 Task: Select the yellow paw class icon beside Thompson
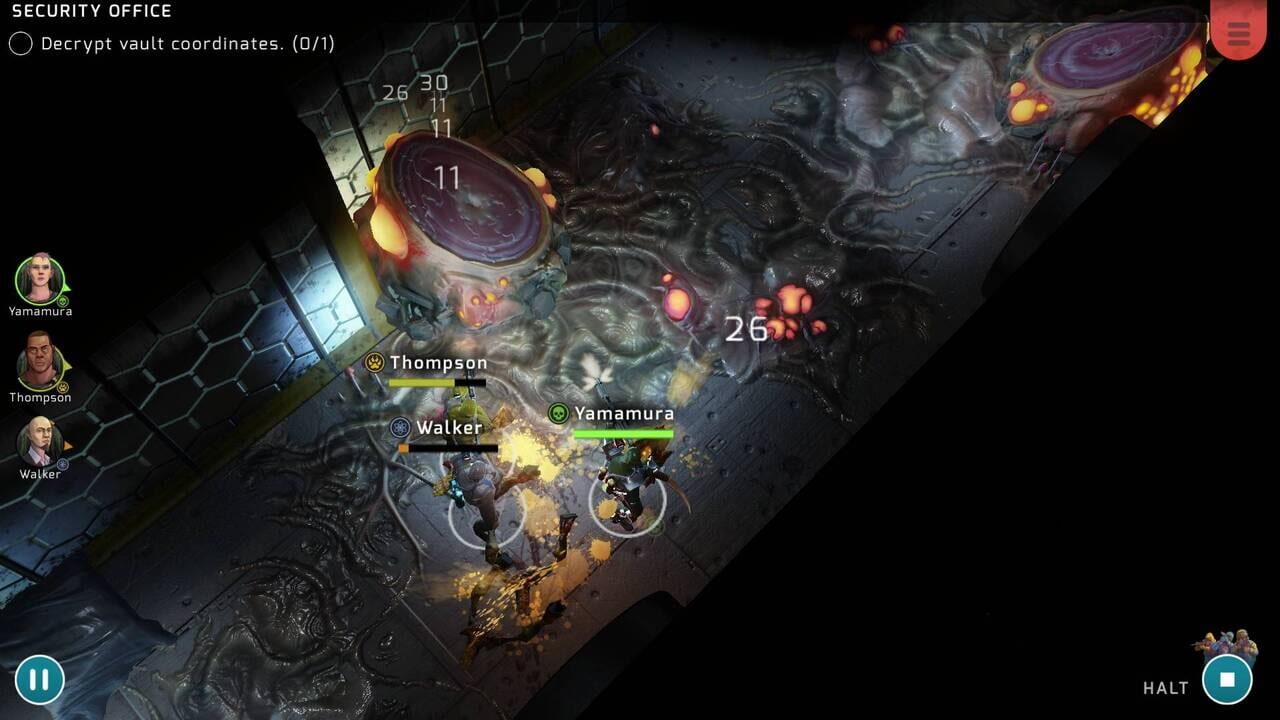tap(373, 362)
